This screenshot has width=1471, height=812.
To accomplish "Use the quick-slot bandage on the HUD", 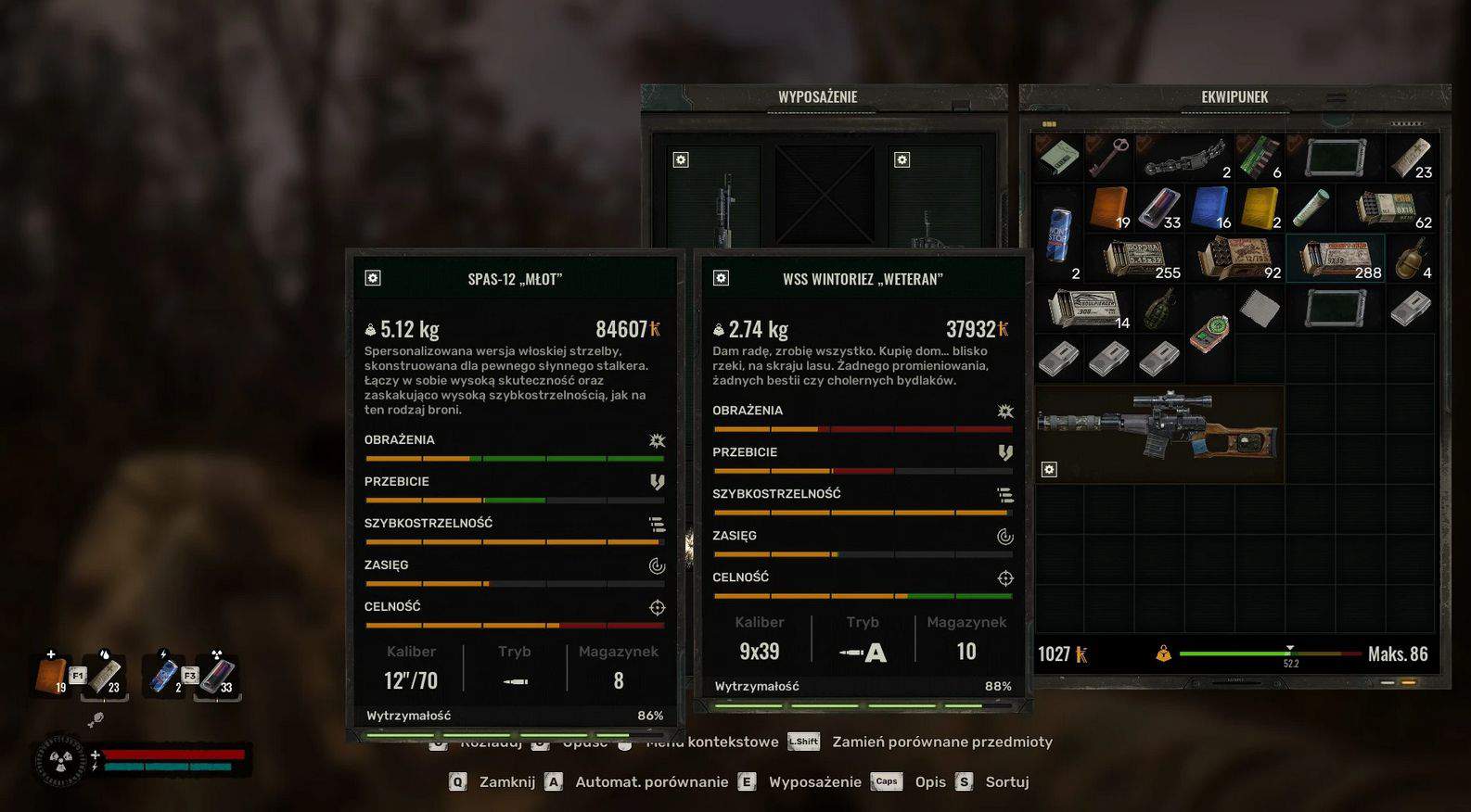I will click(x=105, y=676).
